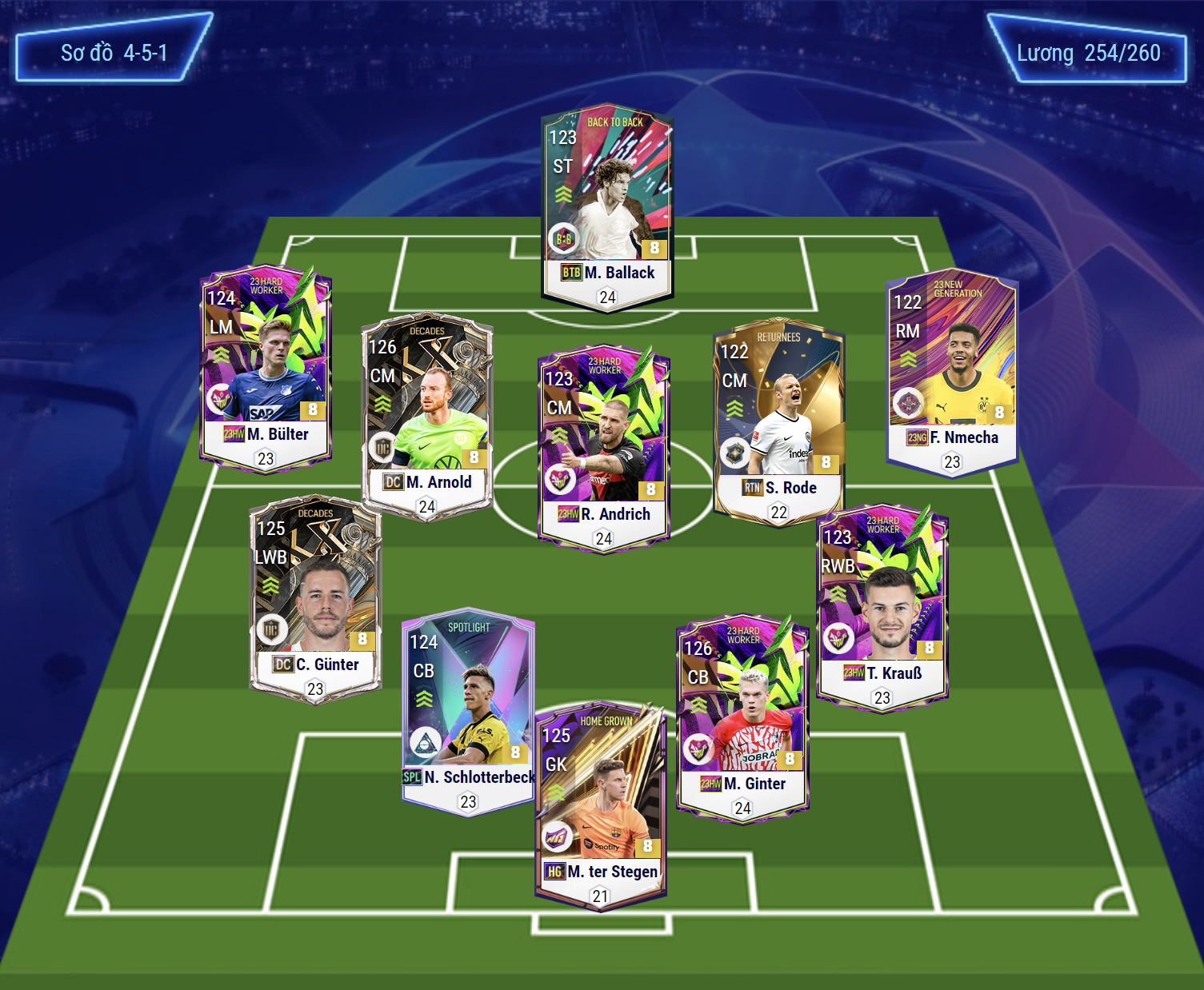
Task: Select M. Ginter's centre-back card
Action: (x=742, y=717)
